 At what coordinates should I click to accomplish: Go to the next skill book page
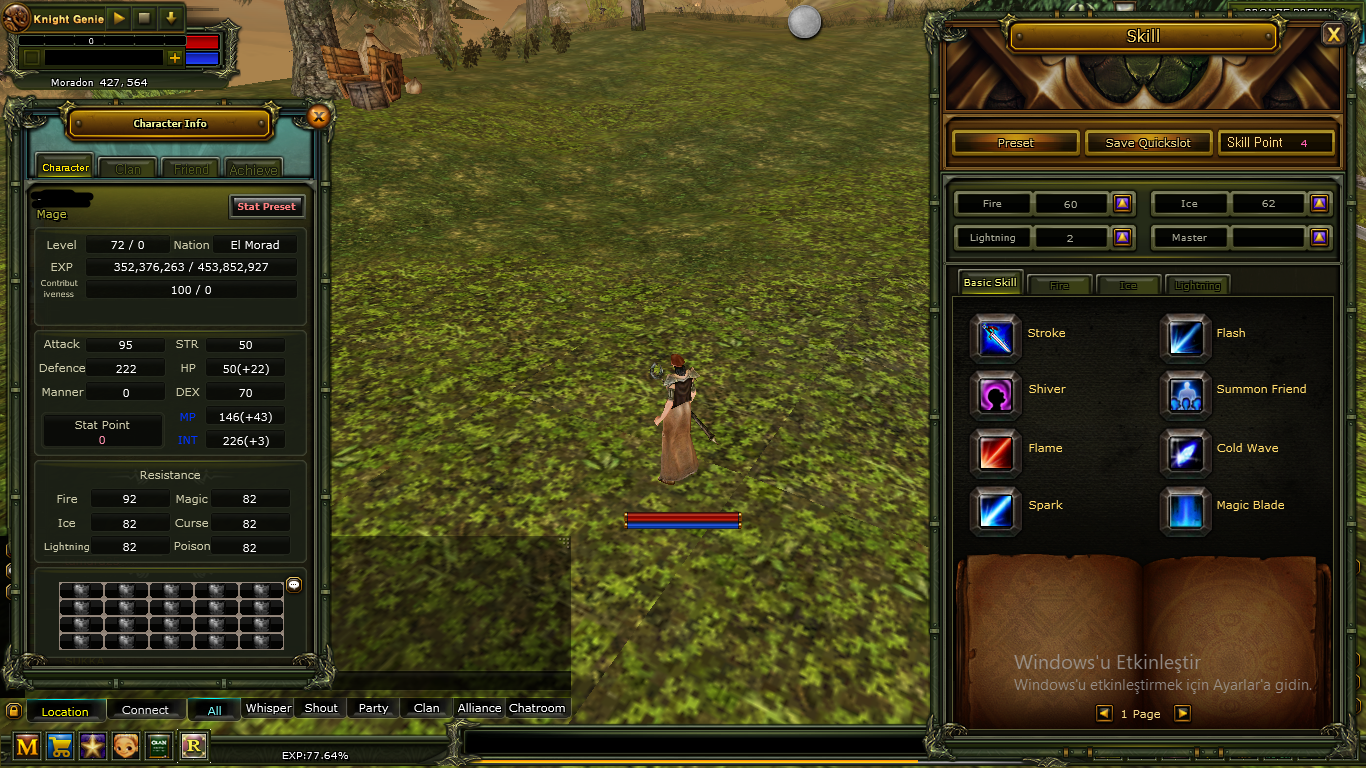(x=1183, y=713)
